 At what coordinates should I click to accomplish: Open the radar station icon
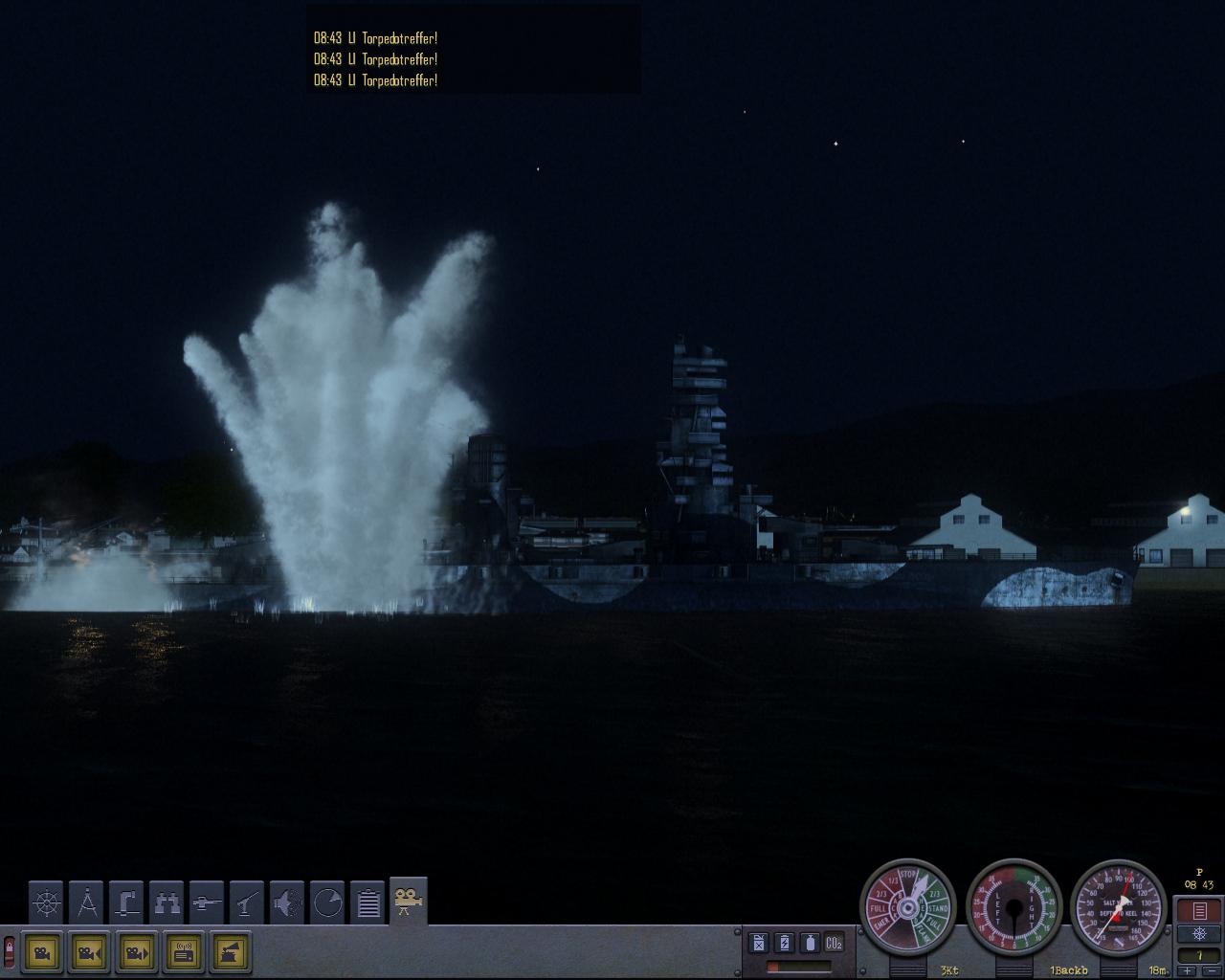[x=327, y=902]
